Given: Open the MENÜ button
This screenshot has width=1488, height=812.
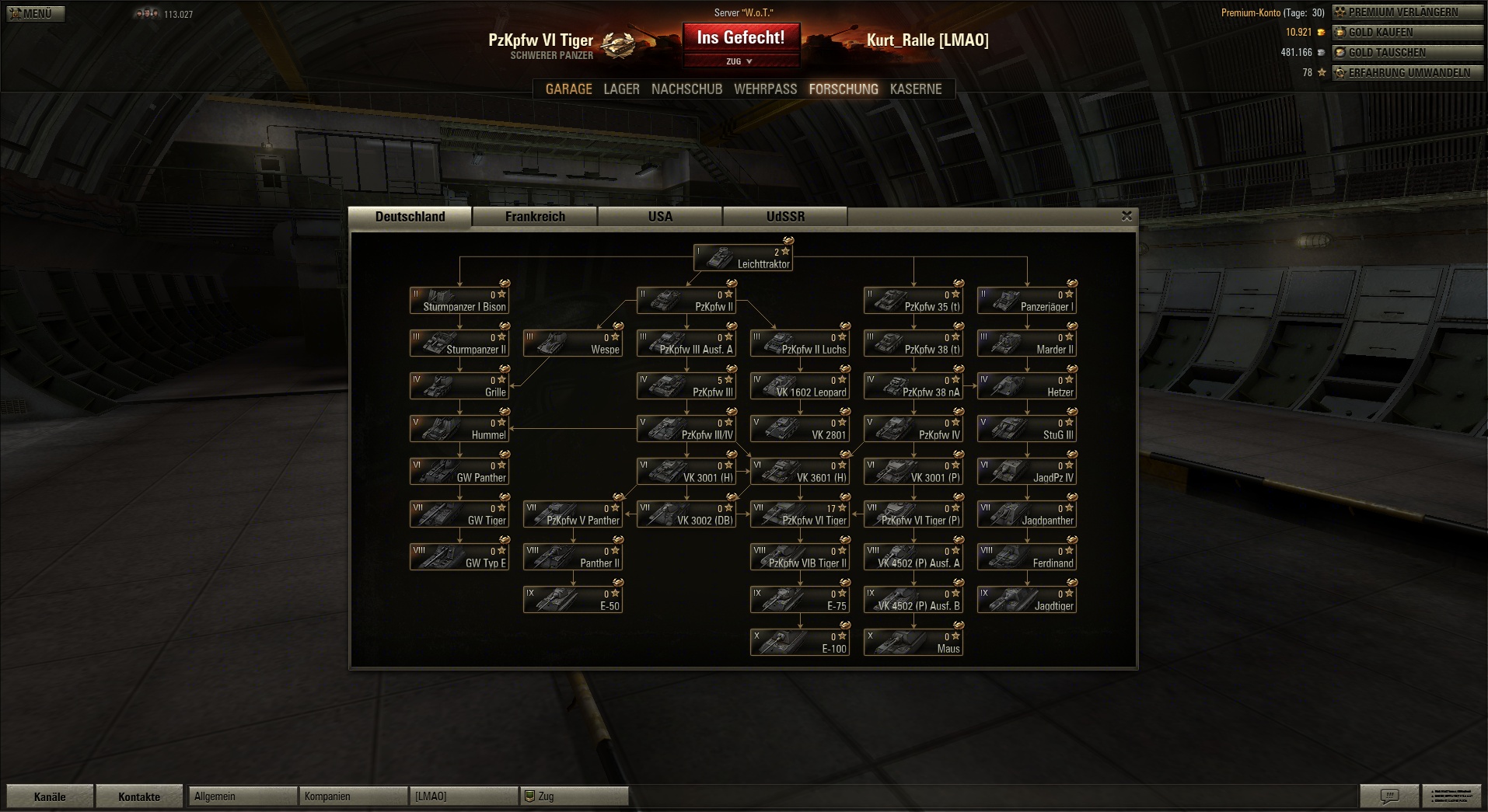Looking at the screenshot, I should tap(36, 13).
